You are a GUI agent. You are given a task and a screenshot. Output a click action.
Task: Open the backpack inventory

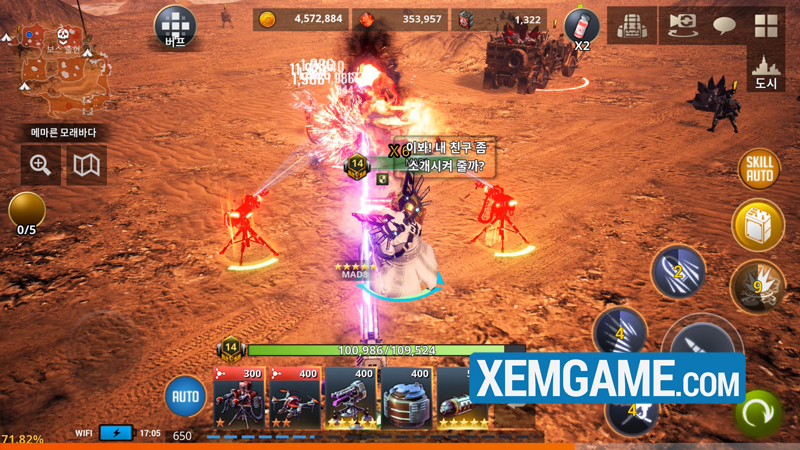pos(632,26)
